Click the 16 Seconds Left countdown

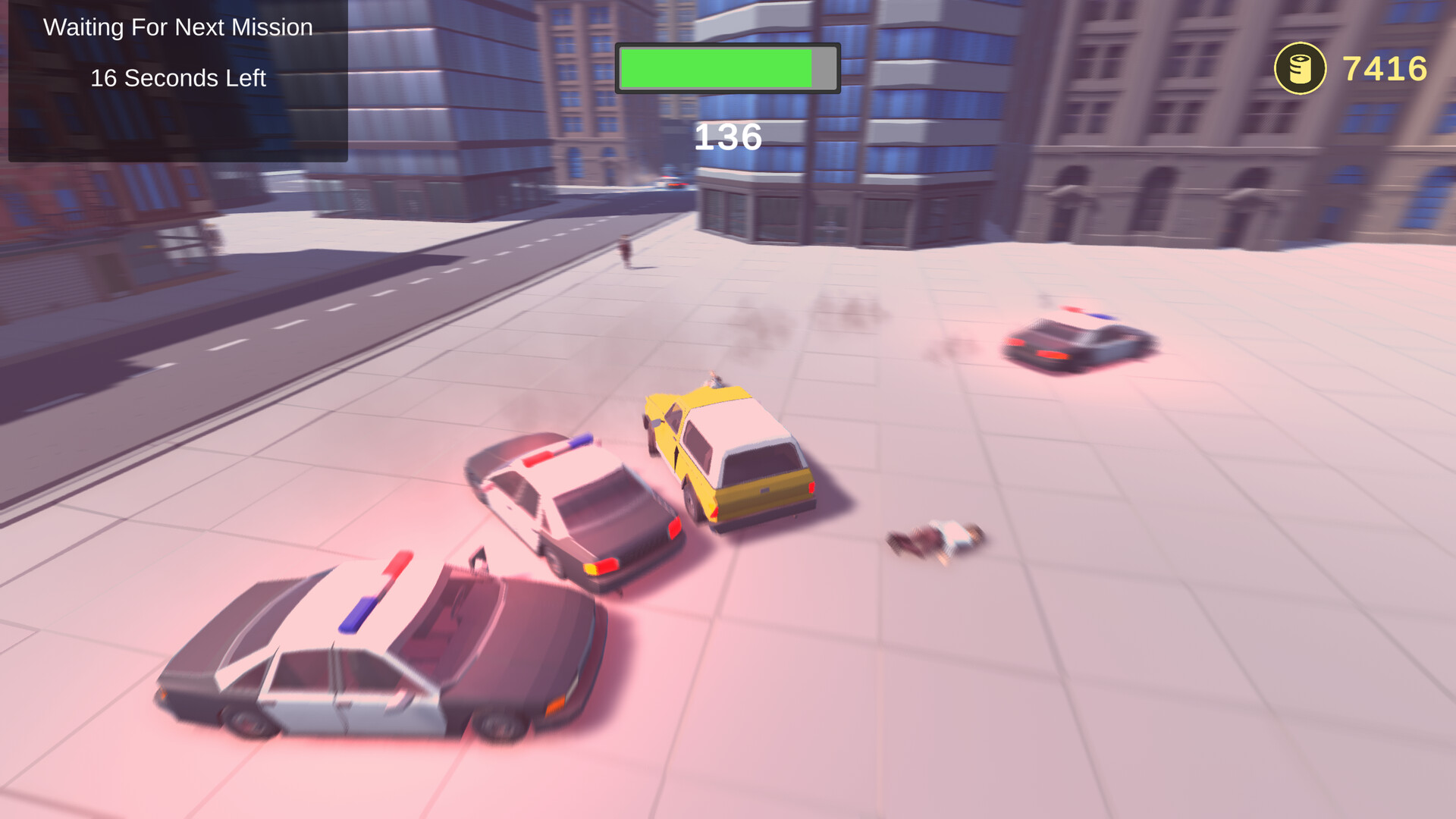click(x=178, y=77)
